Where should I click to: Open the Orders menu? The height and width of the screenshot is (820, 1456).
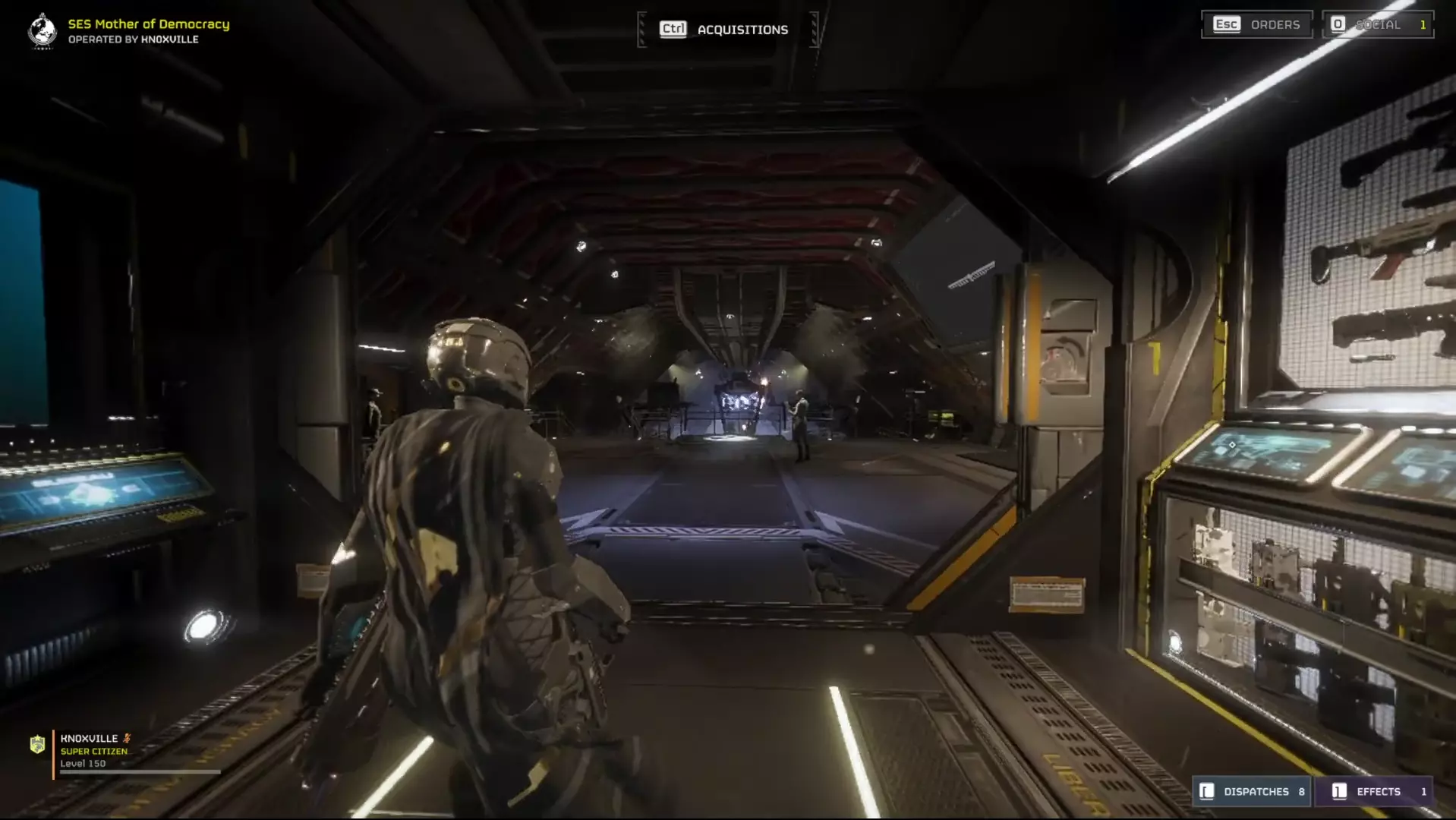[1257, 24]
